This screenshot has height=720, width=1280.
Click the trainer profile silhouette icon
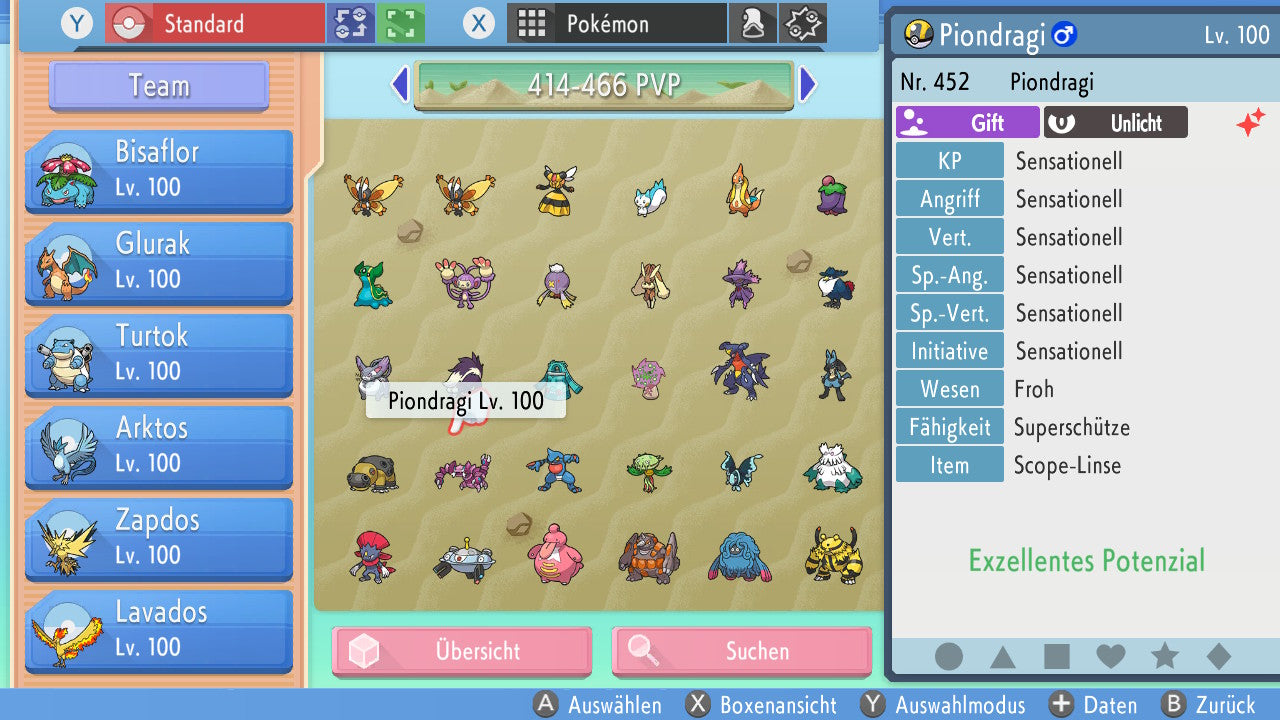point(753,23)
